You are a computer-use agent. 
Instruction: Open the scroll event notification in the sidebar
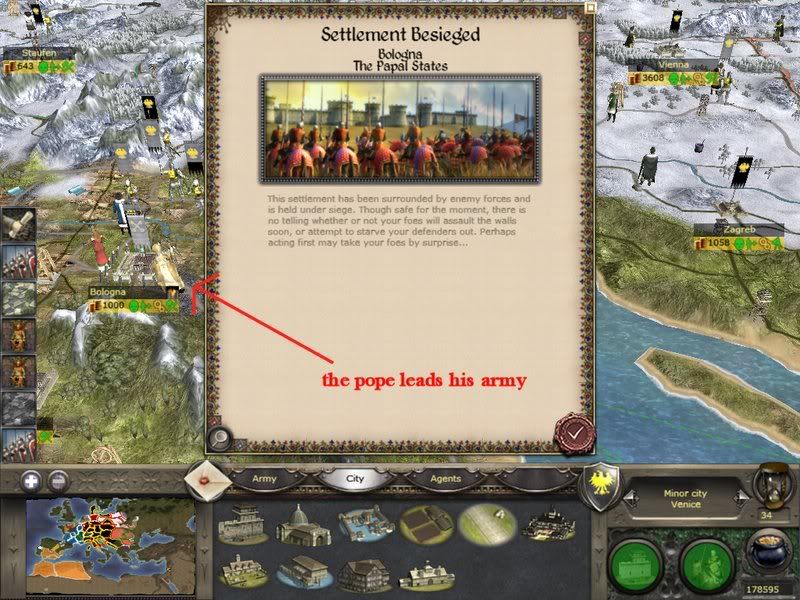tap(17, 223)
